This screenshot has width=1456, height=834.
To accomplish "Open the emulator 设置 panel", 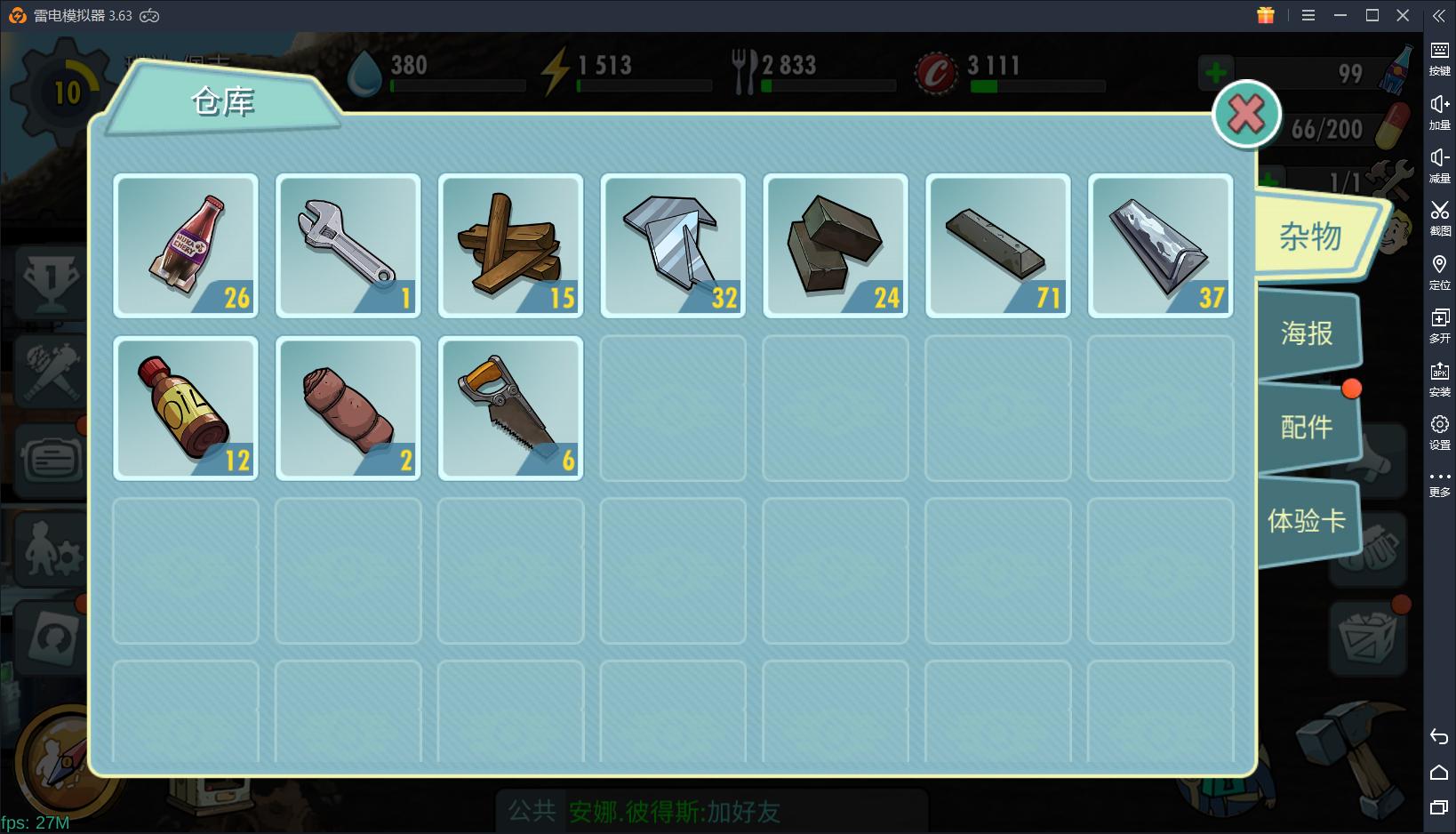I will pos(1439,432).
